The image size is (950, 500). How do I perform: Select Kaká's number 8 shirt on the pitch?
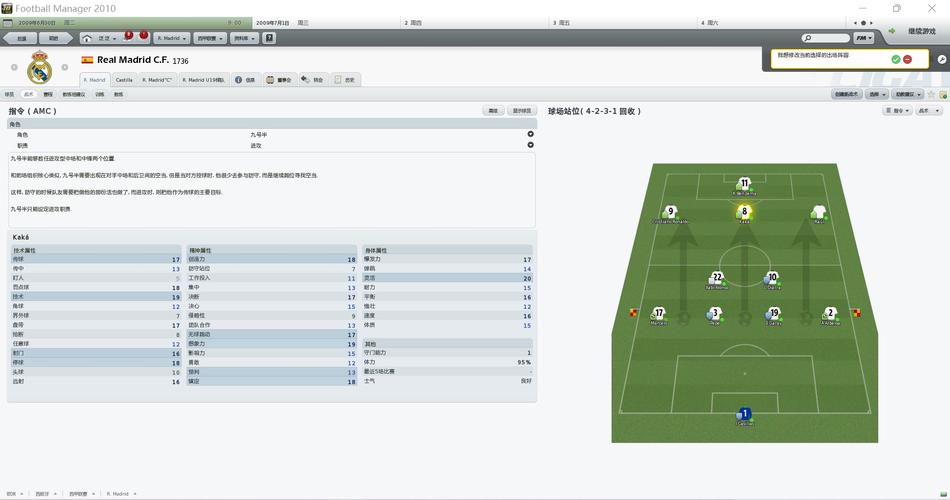pos(744,211)
